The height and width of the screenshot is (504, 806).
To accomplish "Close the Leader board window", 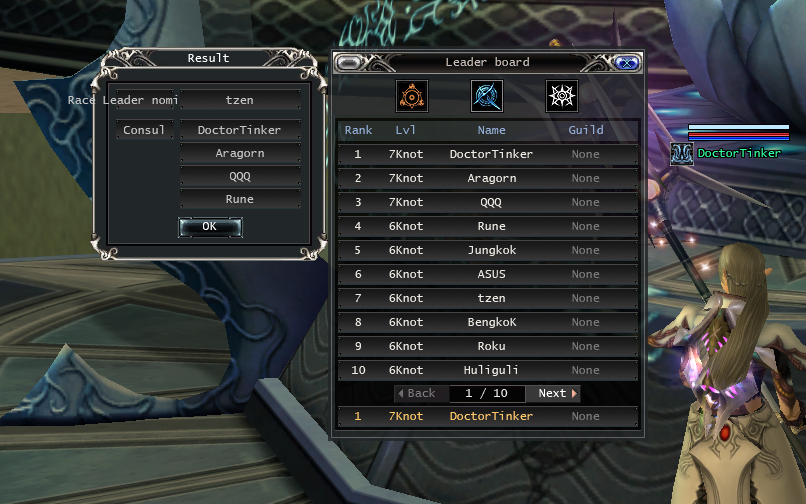I will coord(627,62).
